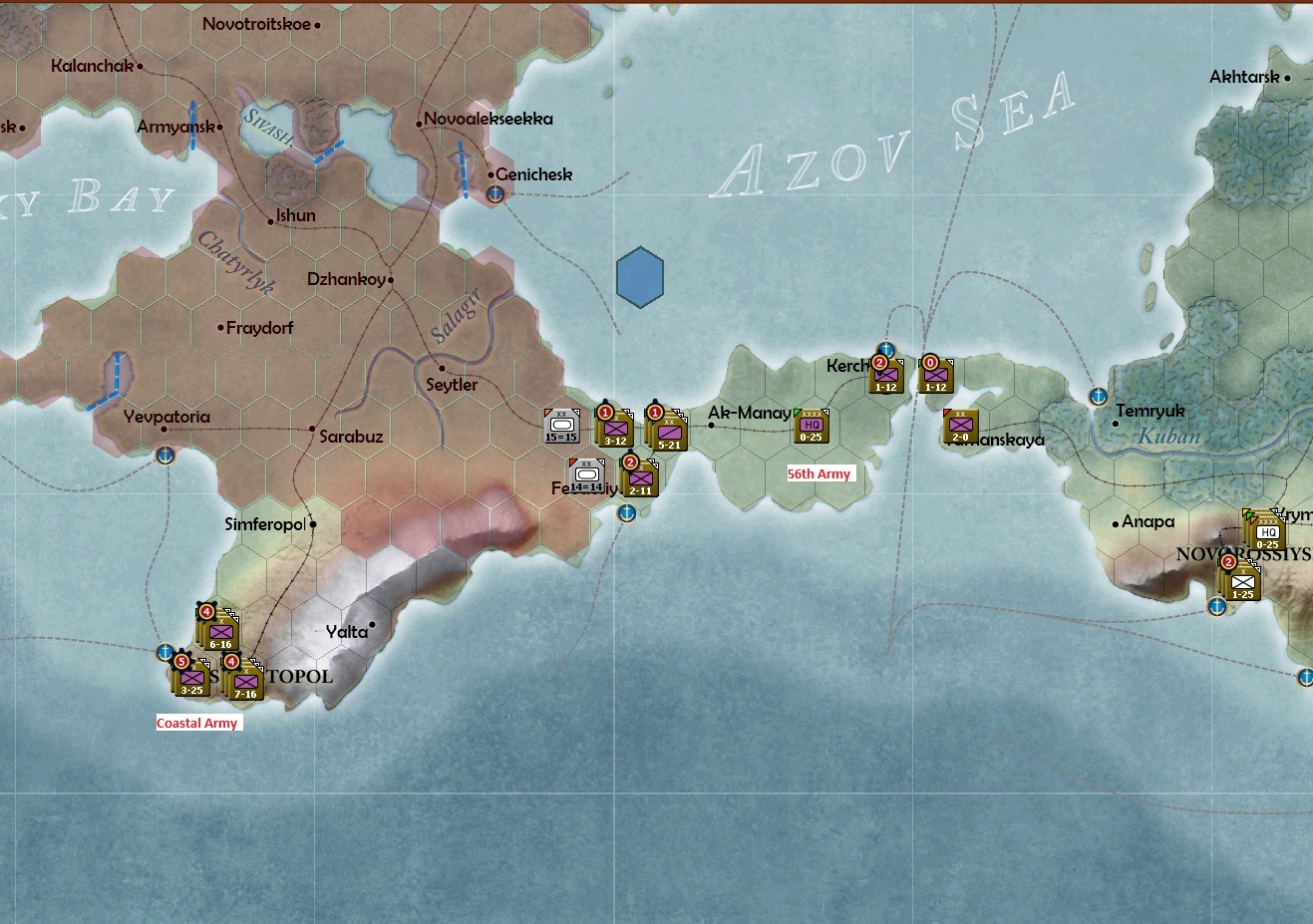Viewport: 1313px width, 924px height.
Task: Click the yellow 0 badge on Kerch's eastern 1-12 unit
Action: tap(932, 361)
